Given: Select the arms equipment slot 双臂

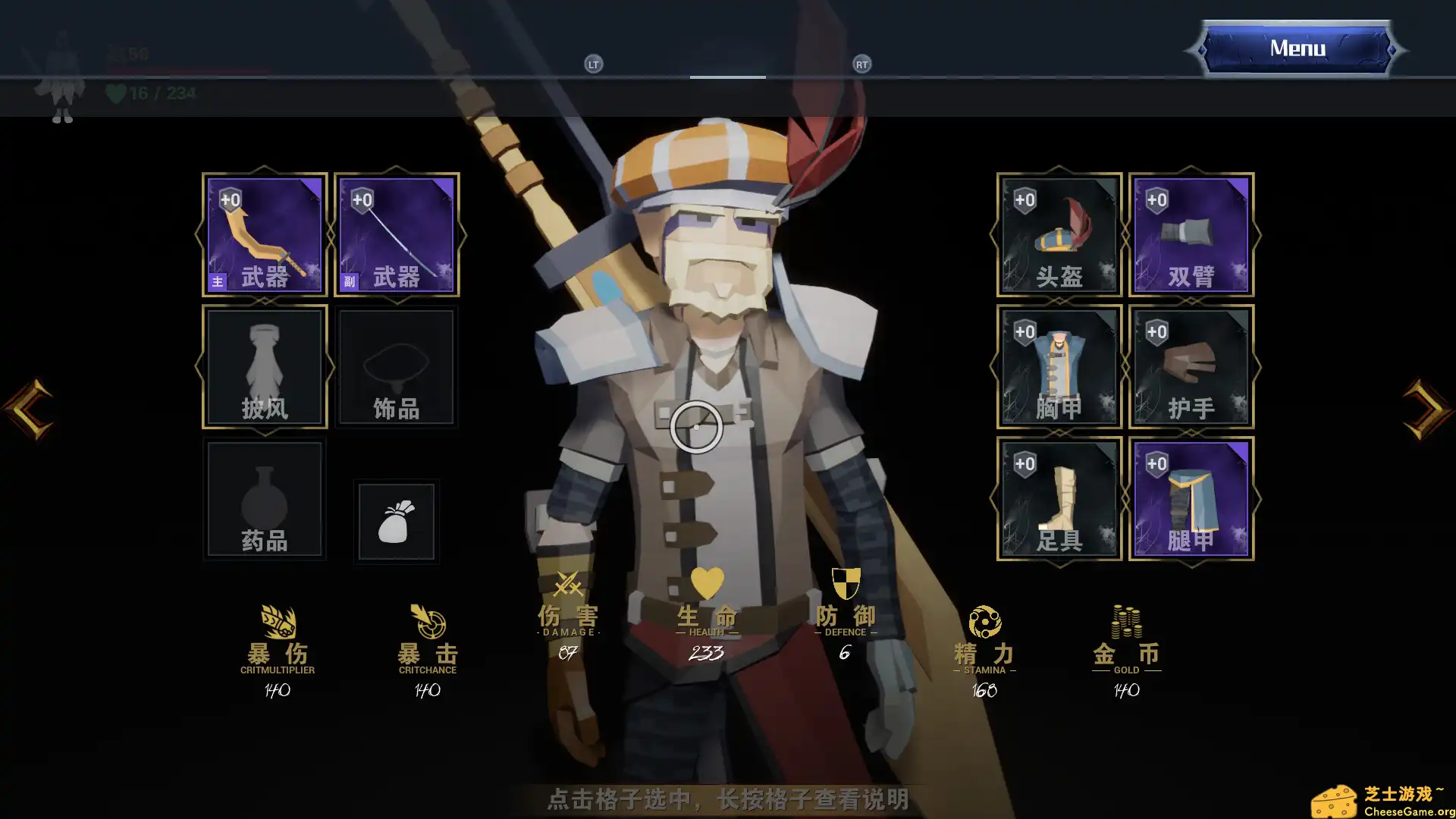Looking at the screenshot, I should point(1189,235).
